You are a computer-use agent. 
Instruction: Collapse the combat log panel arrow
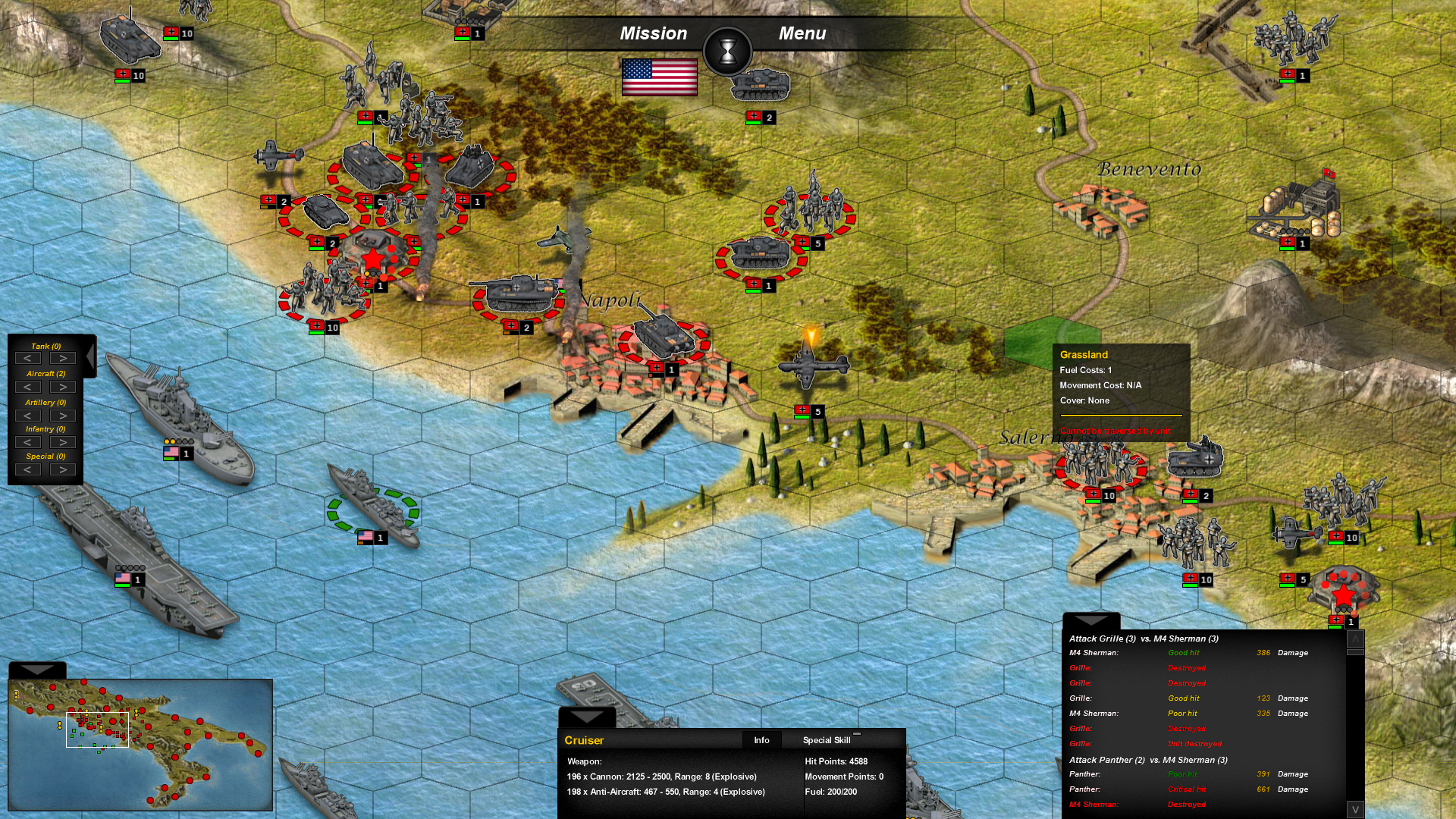[1090, 619]
